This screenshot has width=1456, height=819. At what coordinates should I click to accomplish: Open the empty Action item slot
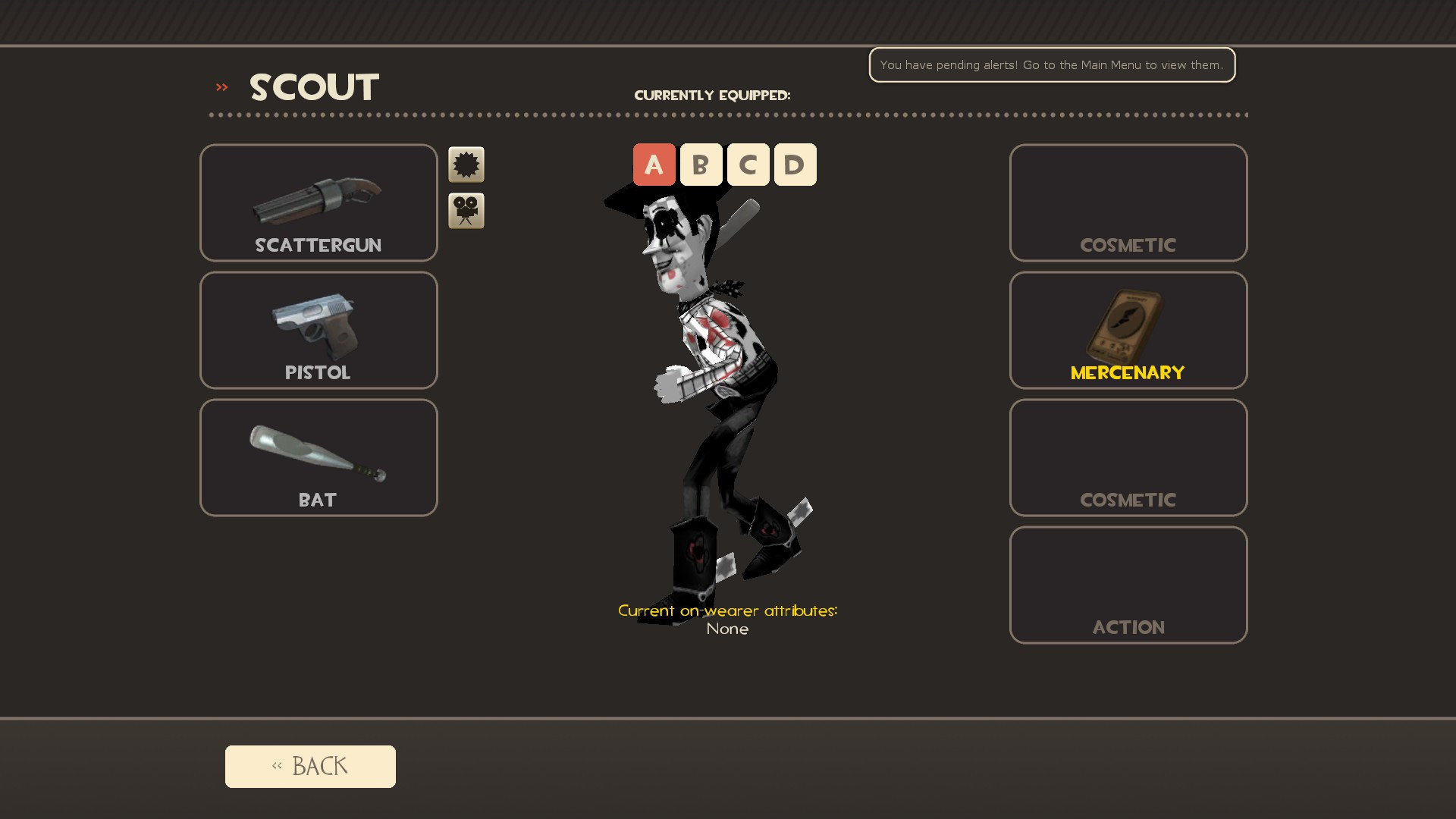click(1128, 584)
